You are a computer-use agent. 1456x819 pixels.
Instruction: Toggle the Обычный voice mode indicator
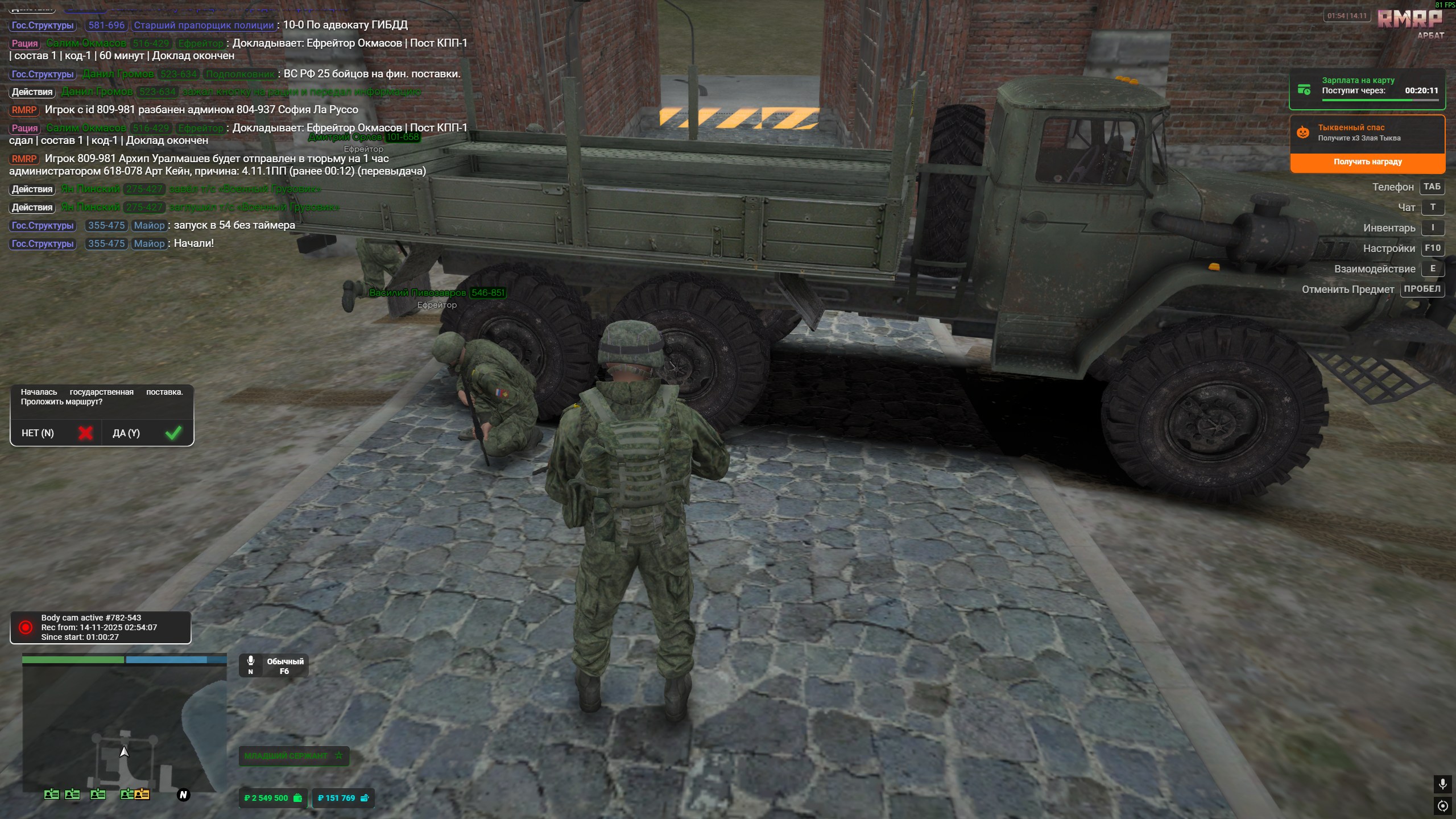click(274, 665)
